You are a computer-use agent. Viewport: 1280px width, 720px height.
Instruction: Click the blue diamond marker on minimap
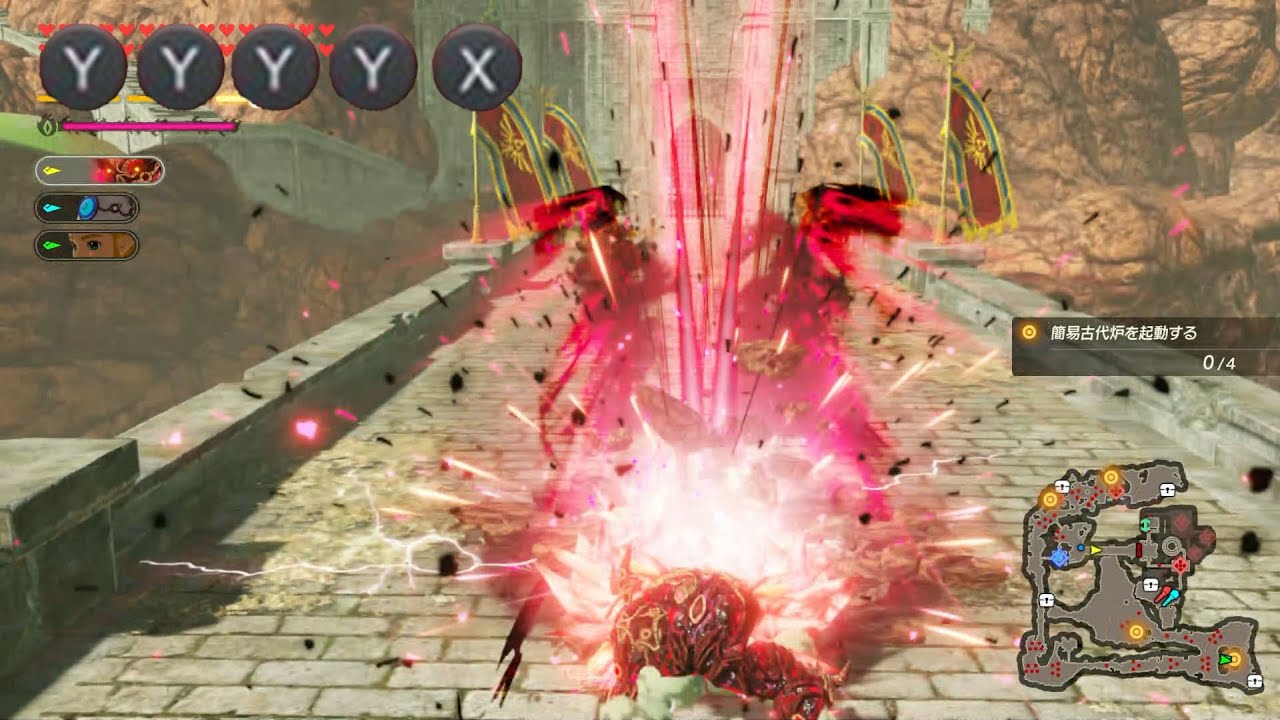click(1058, 556)
